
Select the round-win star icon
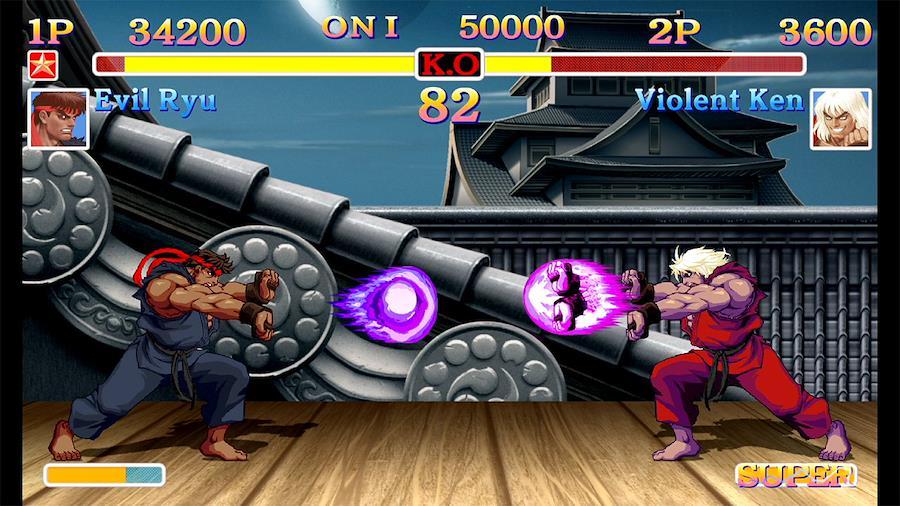click(x=43, y=65)
